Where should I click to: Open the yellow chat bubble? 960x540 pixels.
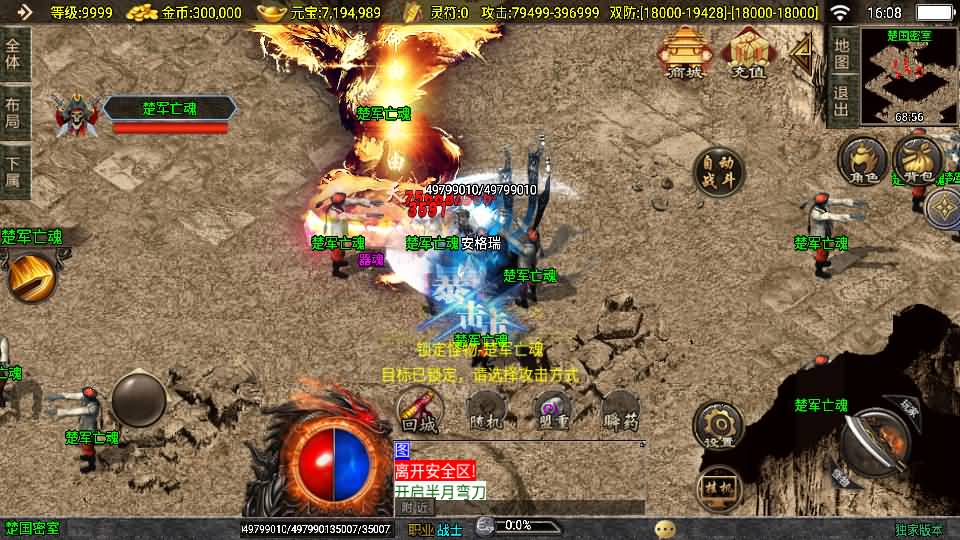point(665,527)
